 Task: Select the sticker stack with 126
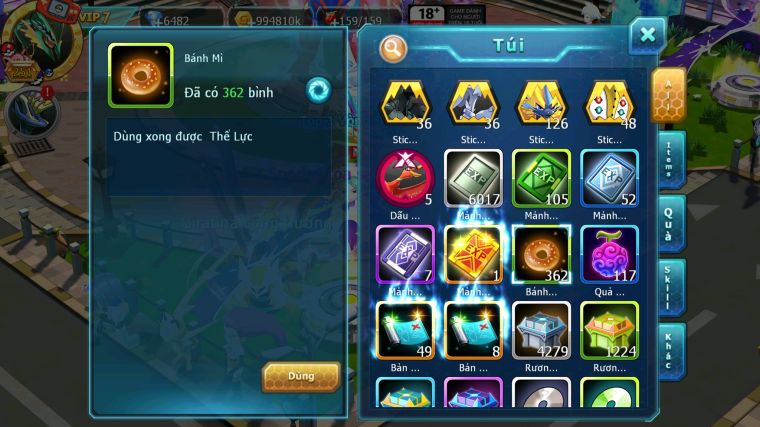click(x=541, y=103)
